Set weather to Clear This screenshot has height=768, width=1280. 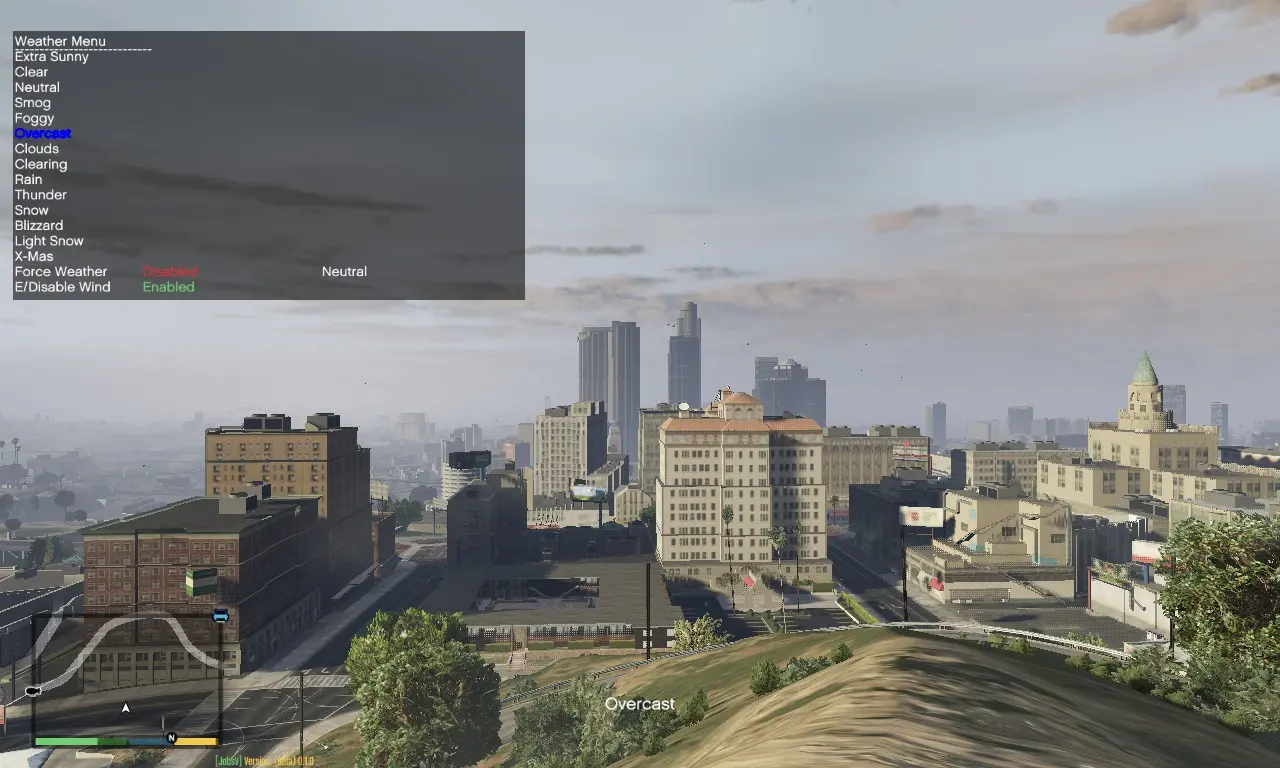pos(30,71)
